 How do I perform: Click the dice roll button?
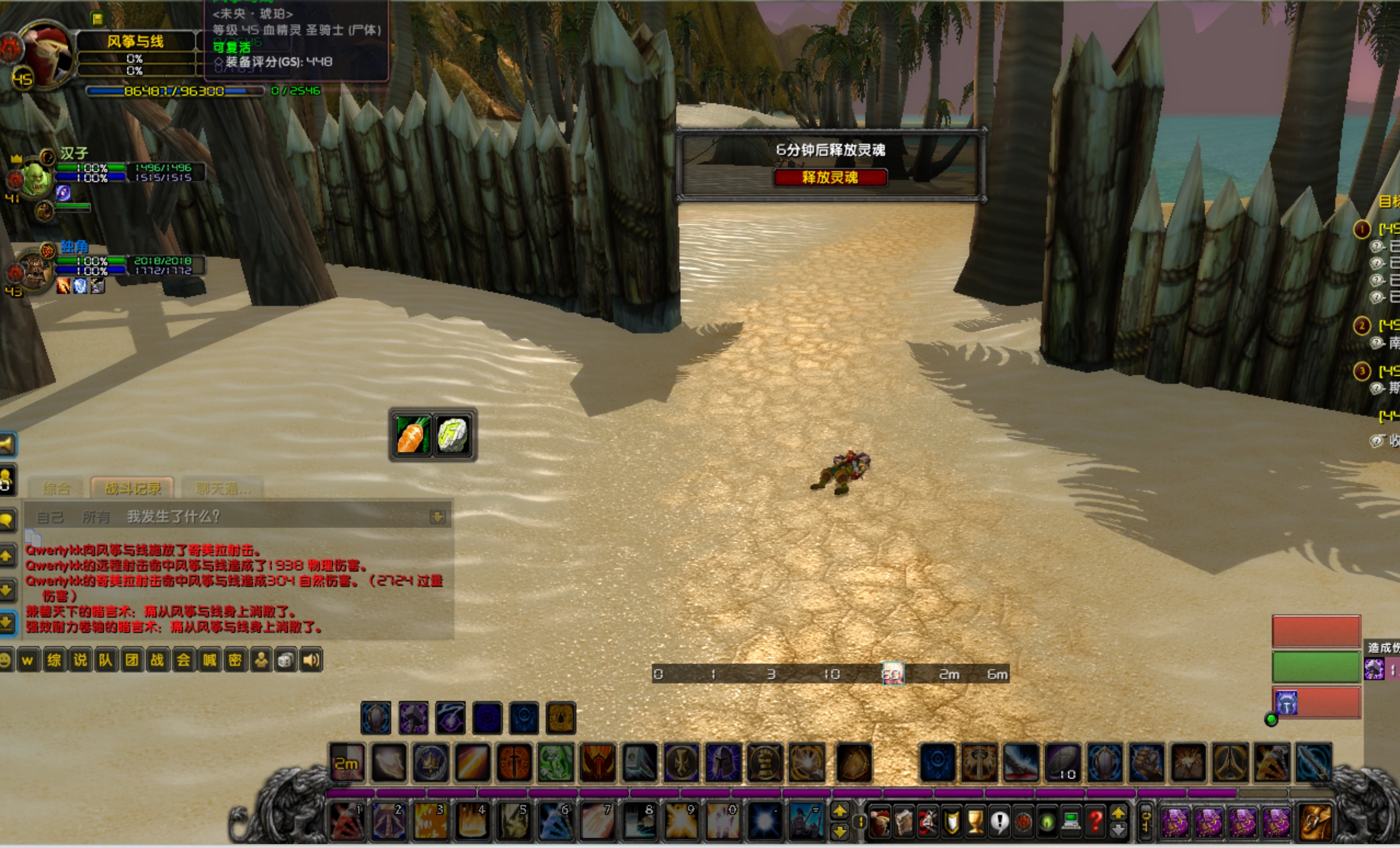point(286,660)
